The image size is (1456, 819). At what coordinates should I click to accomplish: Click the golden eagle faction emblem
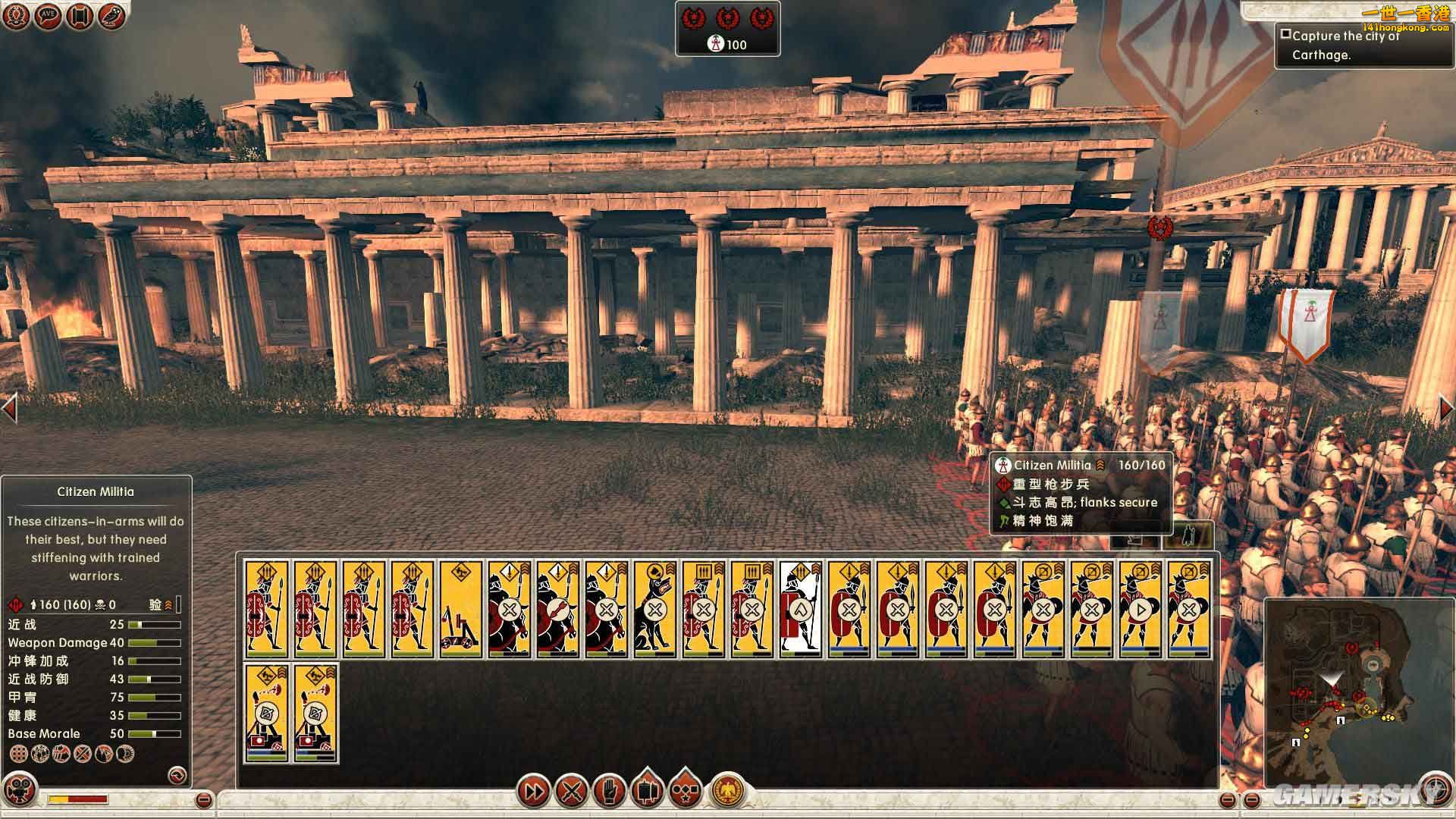(x=728, y=792)
